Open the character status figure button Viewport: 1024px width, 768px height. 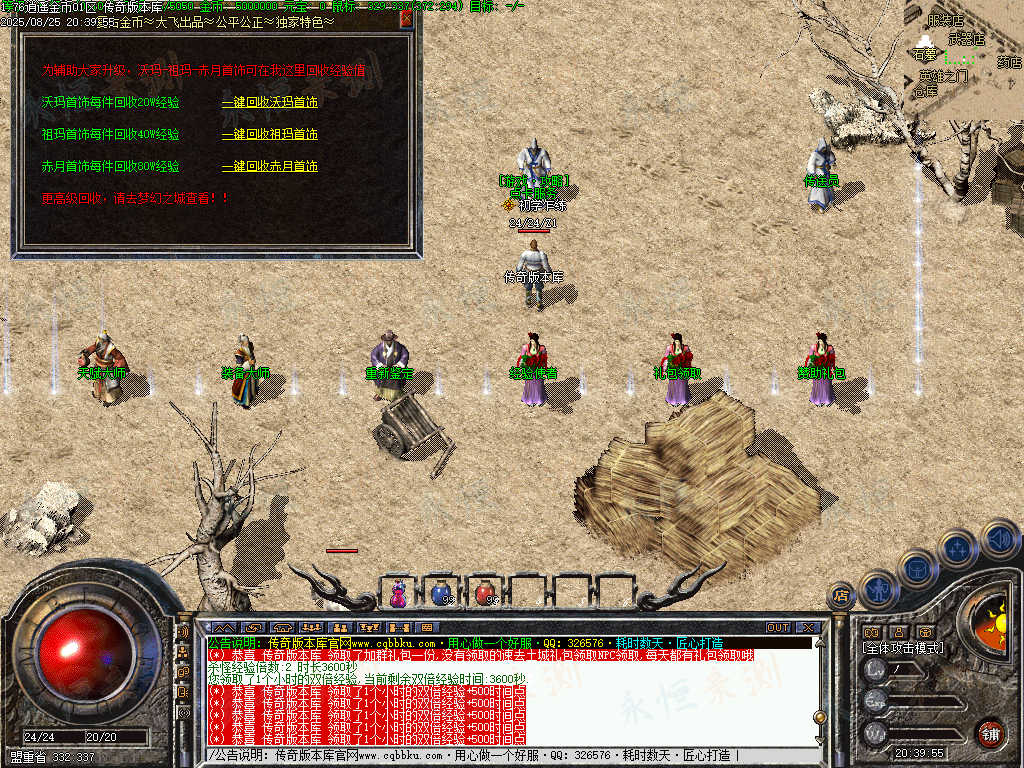[879, 589]
